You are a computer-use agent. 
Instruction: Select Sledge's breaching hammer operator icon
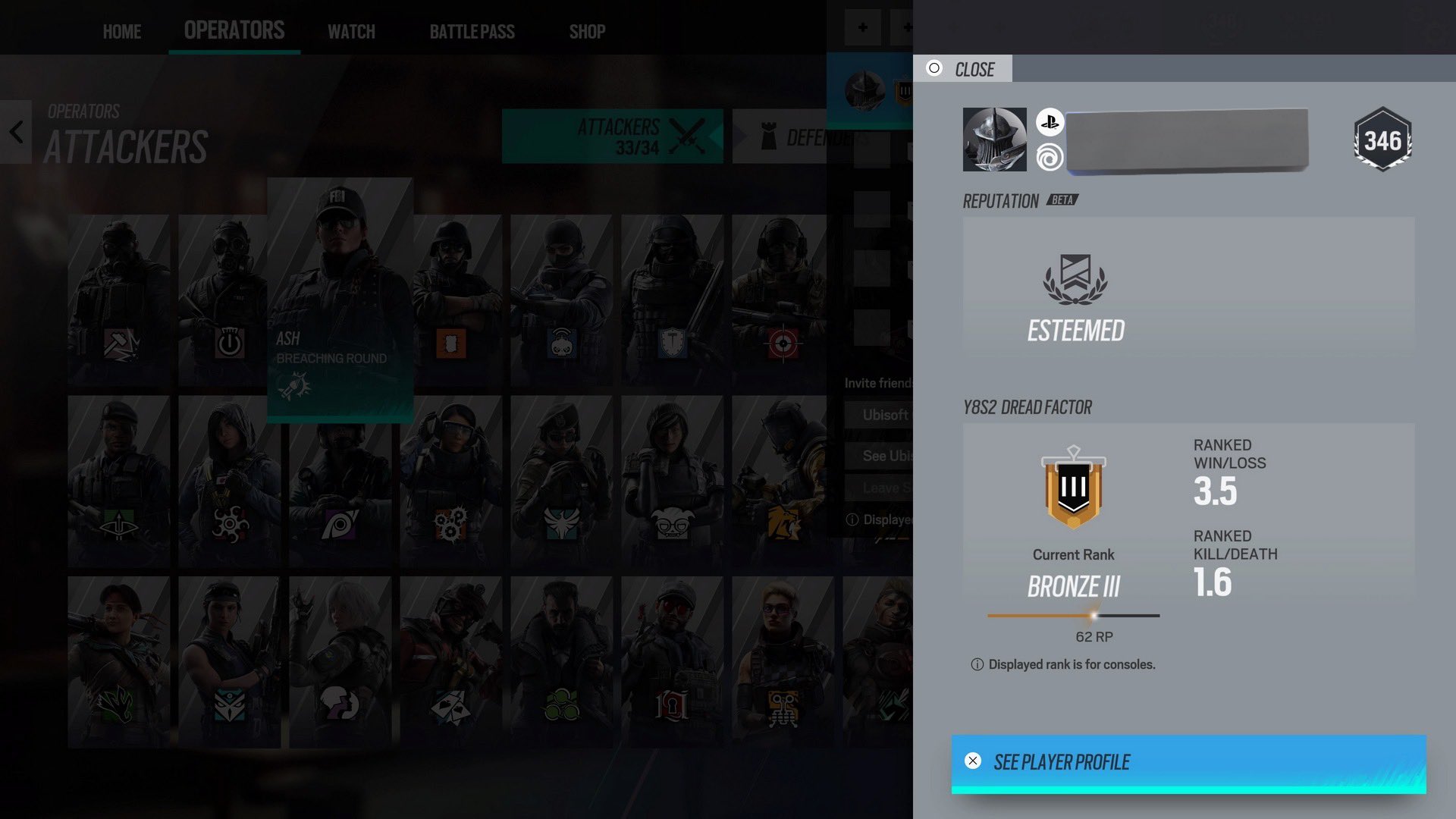click(118, 343)
